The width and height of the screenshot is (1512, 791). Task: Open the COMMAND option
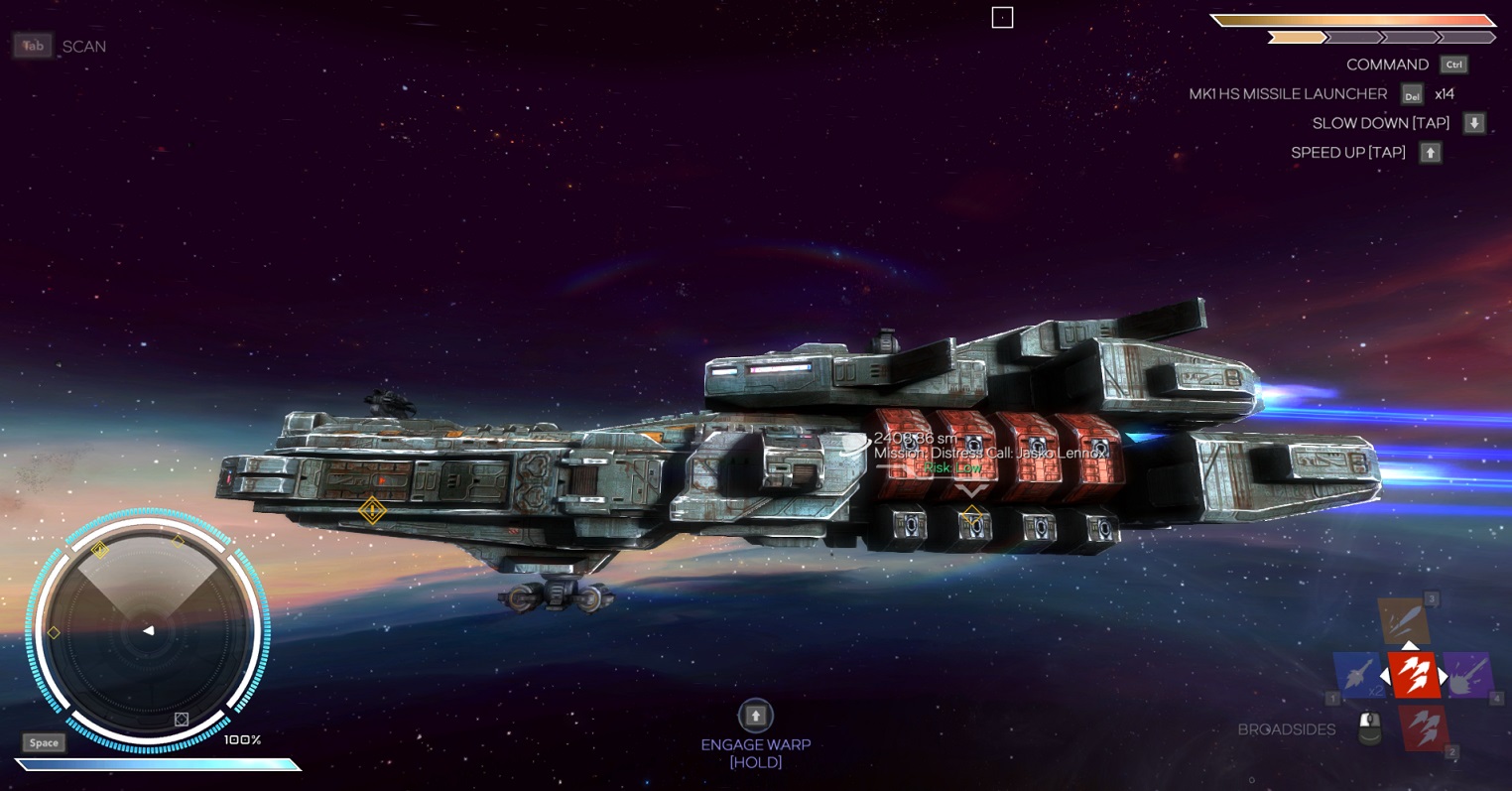tap(1387, 65)
